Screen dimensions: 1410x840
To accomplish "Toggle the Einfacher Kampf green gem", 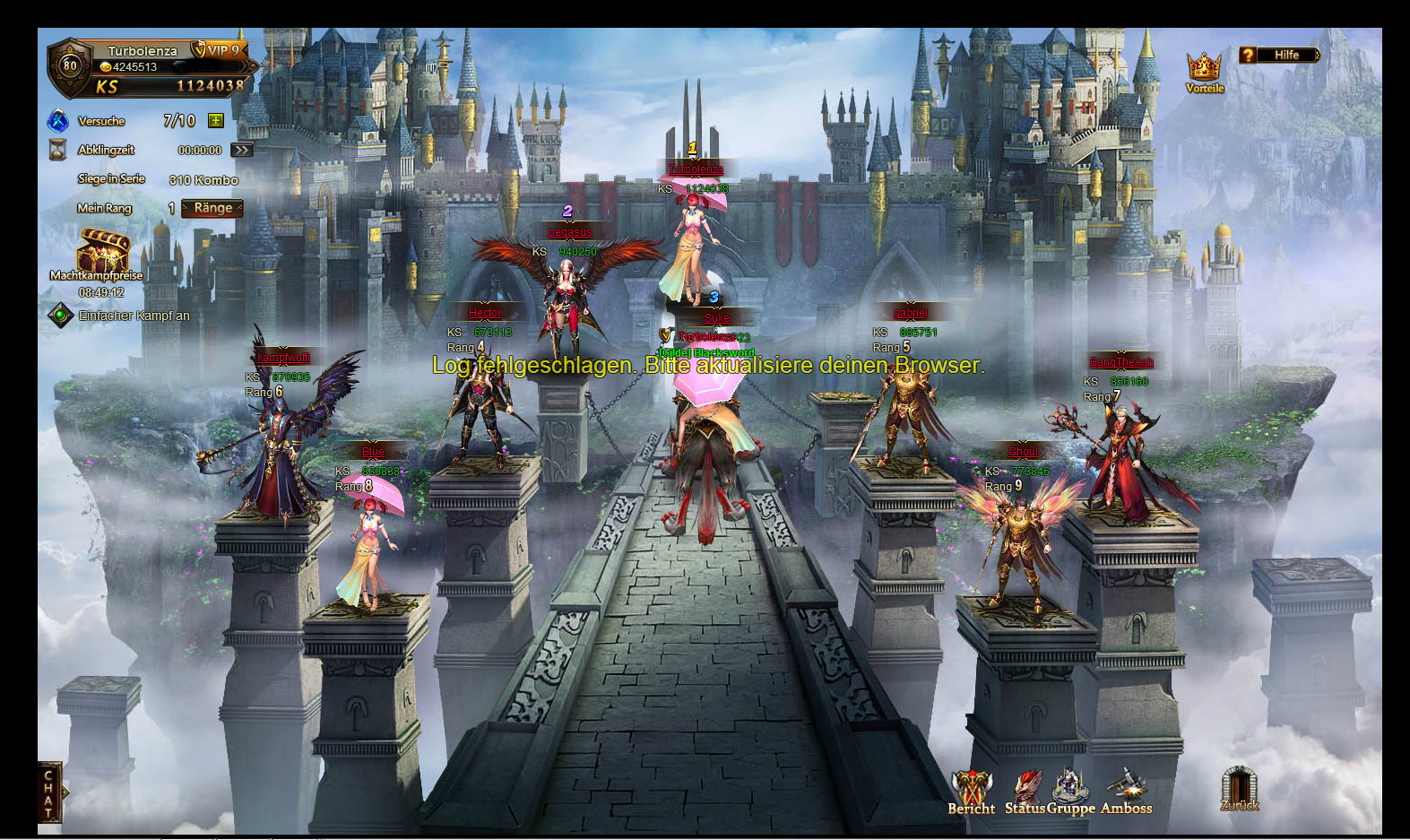I will point(60,316).
